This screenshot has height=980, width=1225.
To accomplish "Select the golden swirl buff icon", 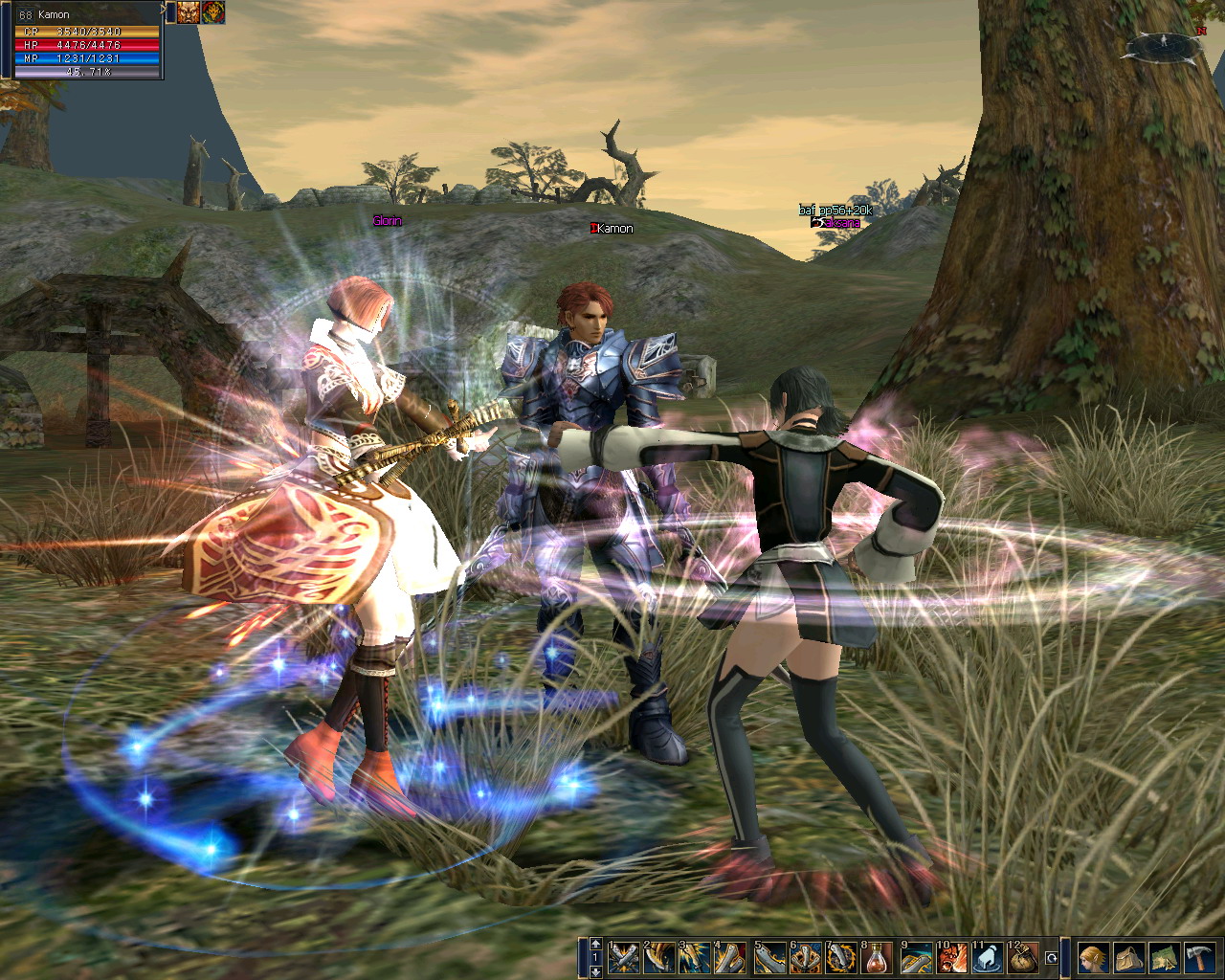I will pyautogui.click(x=212, y=11).
